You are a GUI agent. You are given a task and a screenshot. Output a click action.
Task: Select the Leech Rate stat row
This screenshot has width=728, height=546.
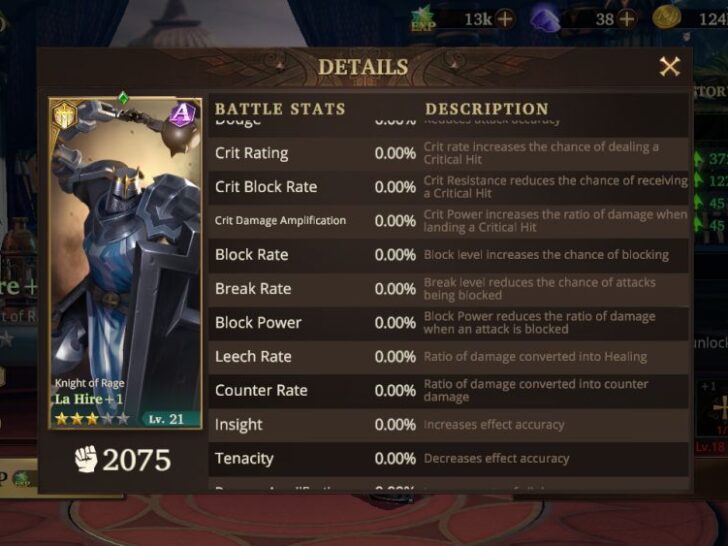[x=450, y=356]
